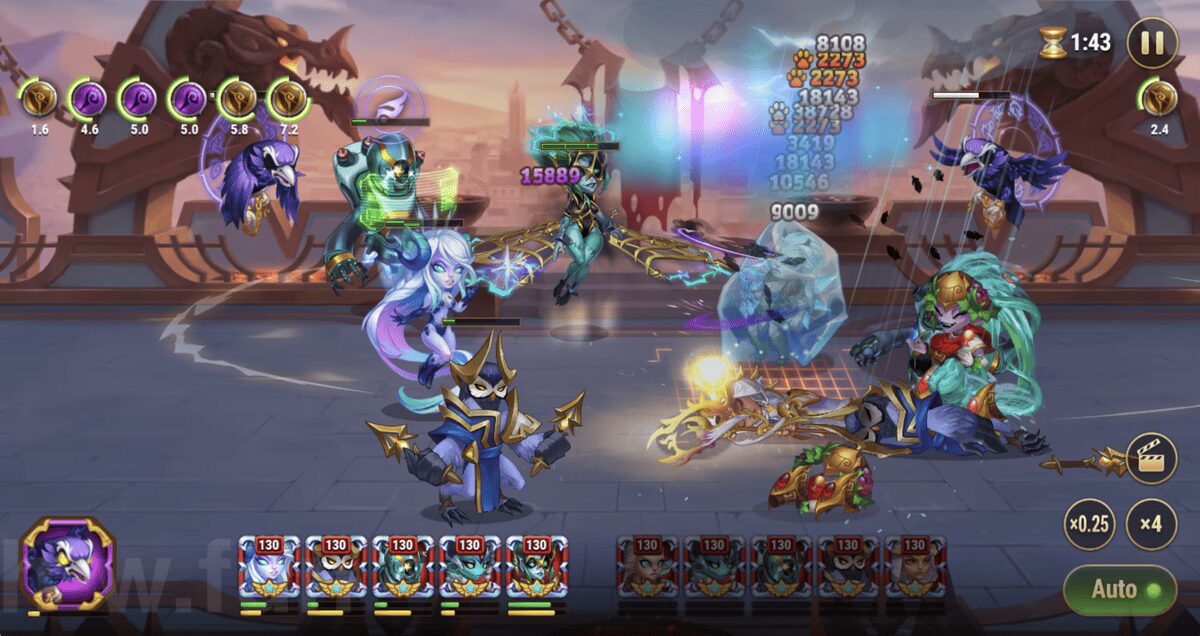The height and width of the screenshot is (636, 1200).
Task: Activate the purple raven pet ability
Action: (x=68, y=564)
